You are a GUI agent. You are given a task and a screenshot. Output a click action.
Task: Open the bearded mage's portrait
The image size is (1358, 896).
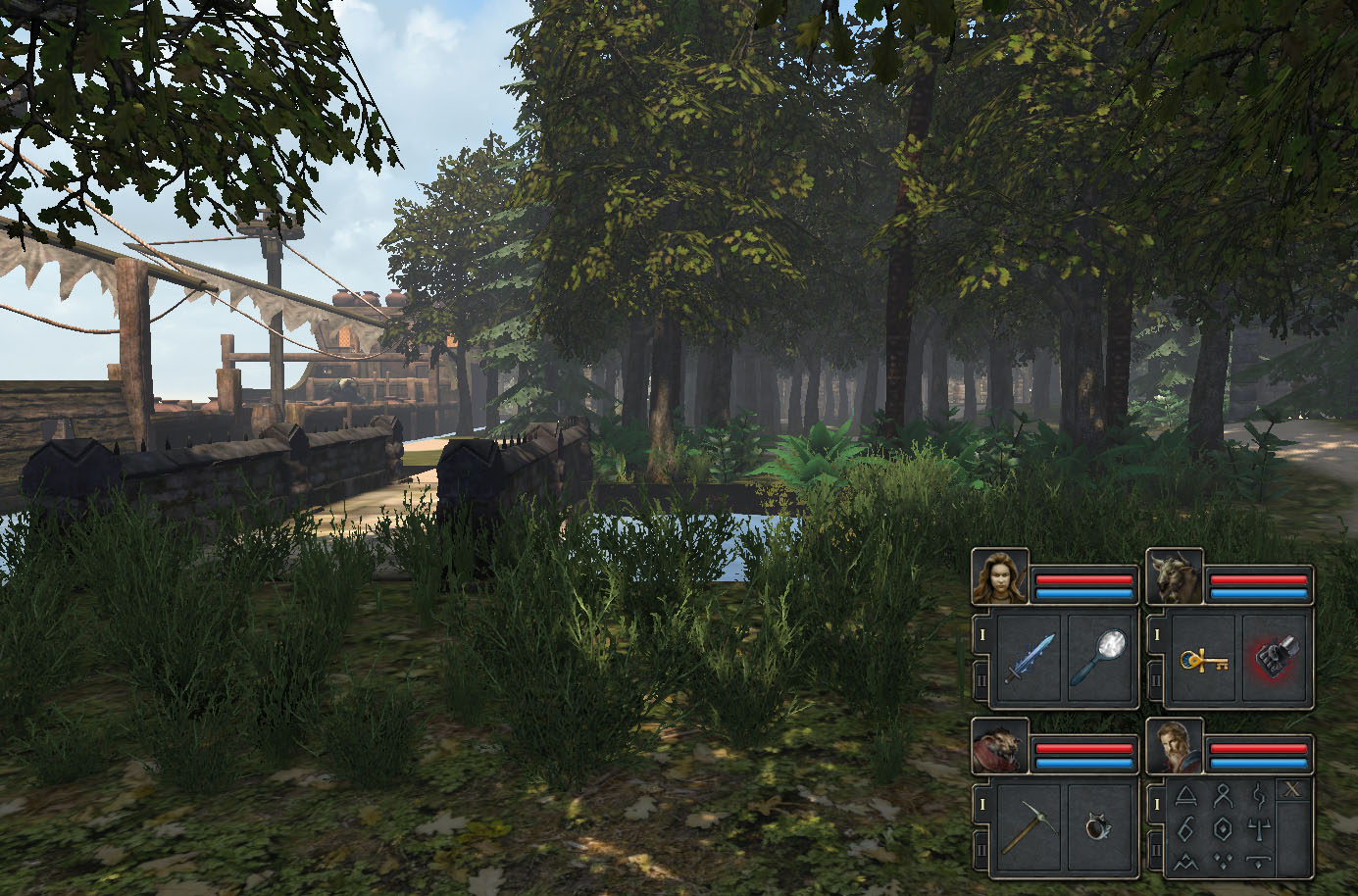tap(1174, 747)
